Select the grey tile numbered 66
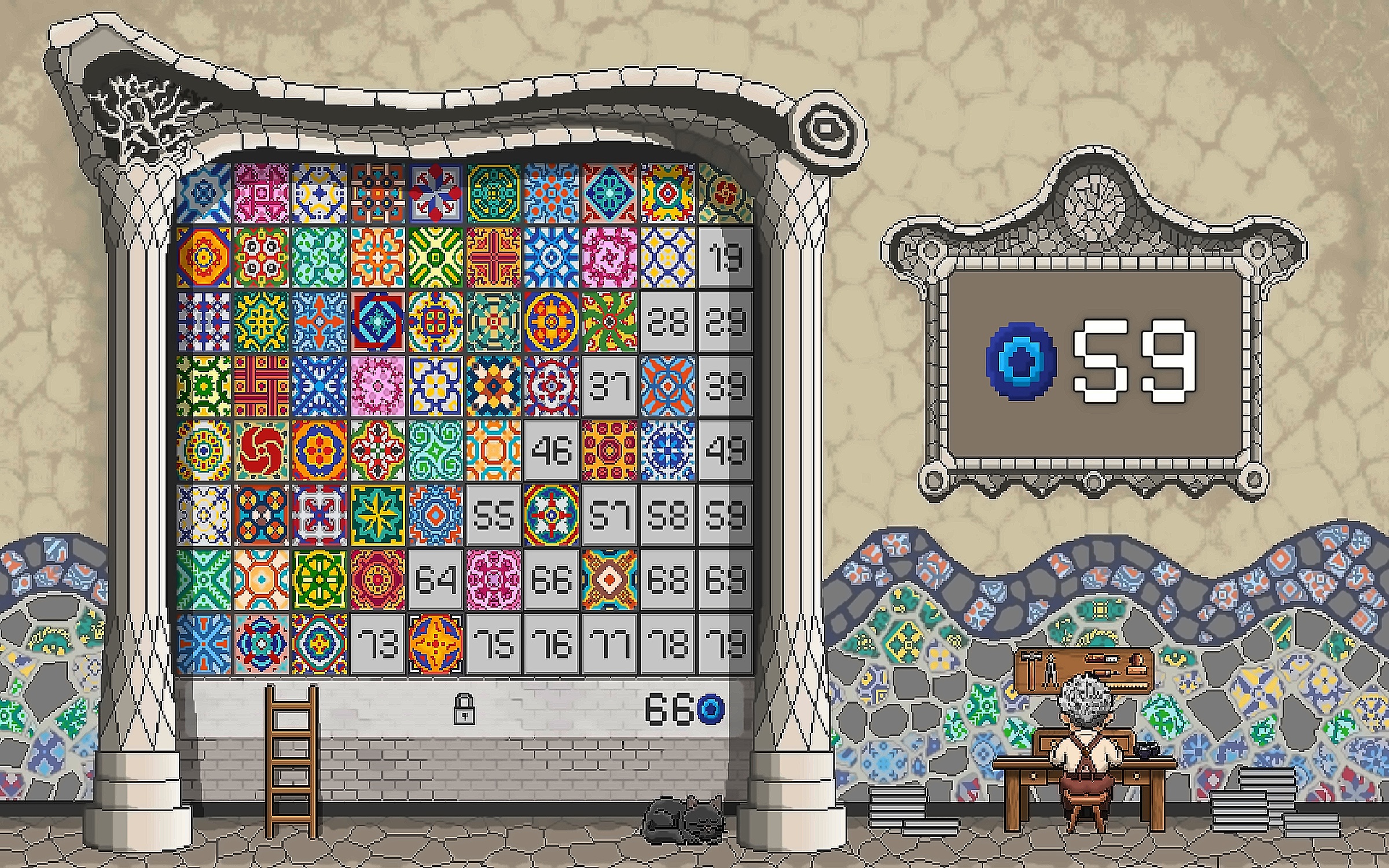The height and width of the screenshot is (868, 1389). tap(552, 580)
